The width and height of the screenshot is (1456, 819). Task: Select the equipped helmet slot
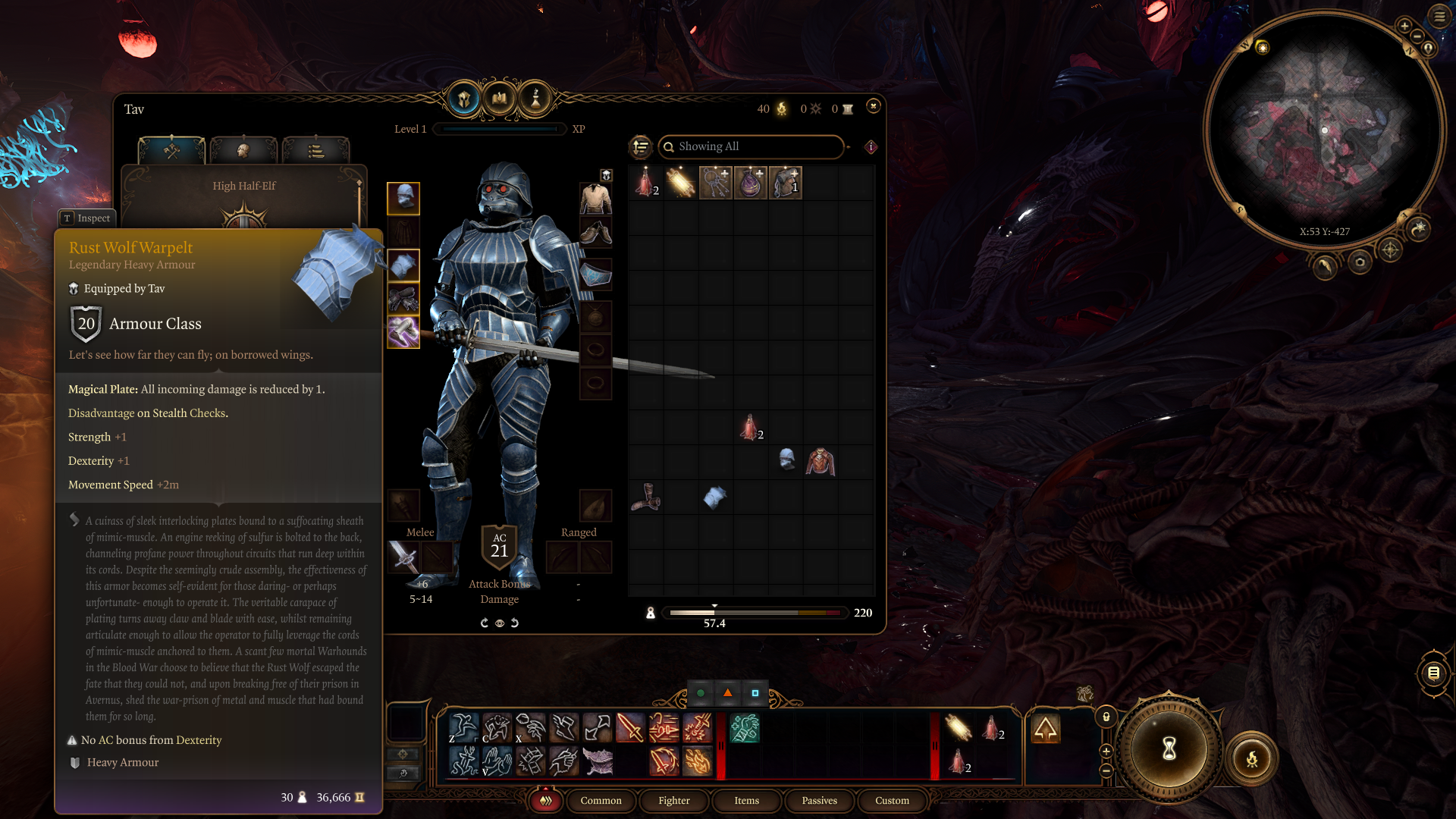coord(403,198)
